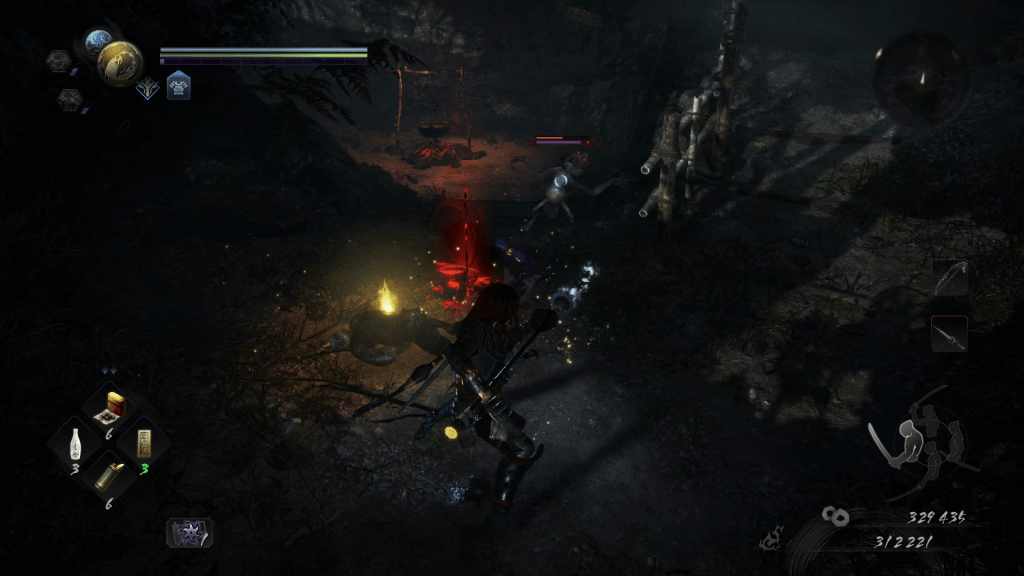1024x576 pixels.
Task: Select the golden guardian spirit emblem
Action: 120,63
